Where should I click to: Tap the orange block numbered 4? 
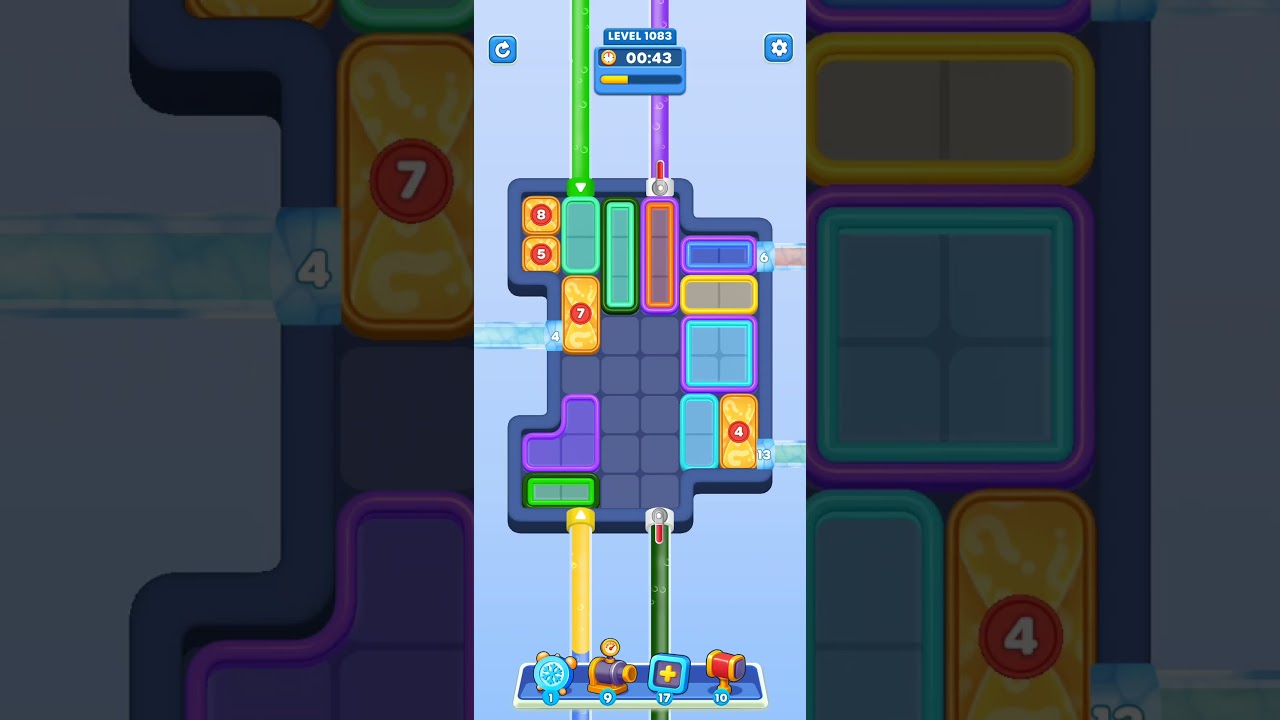[738, 432]
